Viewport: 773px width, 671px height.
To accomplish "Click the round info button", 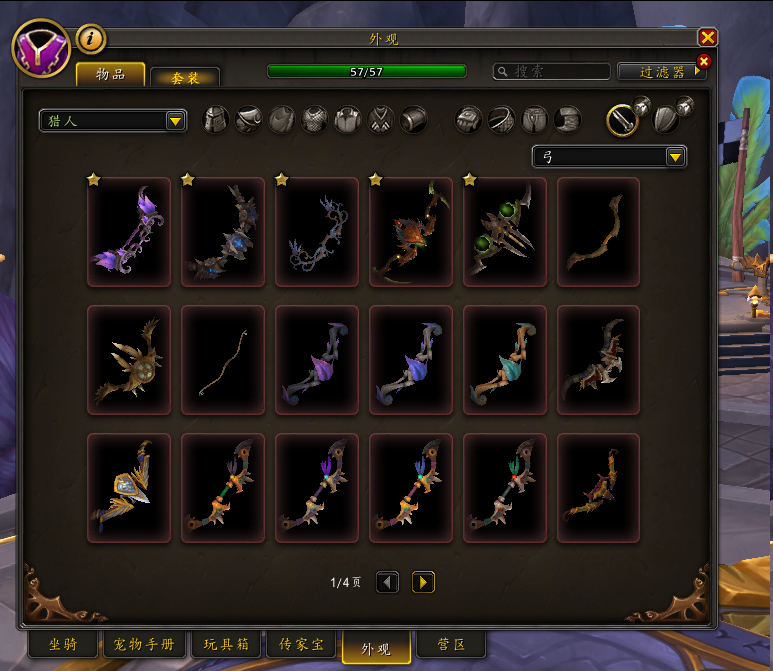I will (91, 39).
